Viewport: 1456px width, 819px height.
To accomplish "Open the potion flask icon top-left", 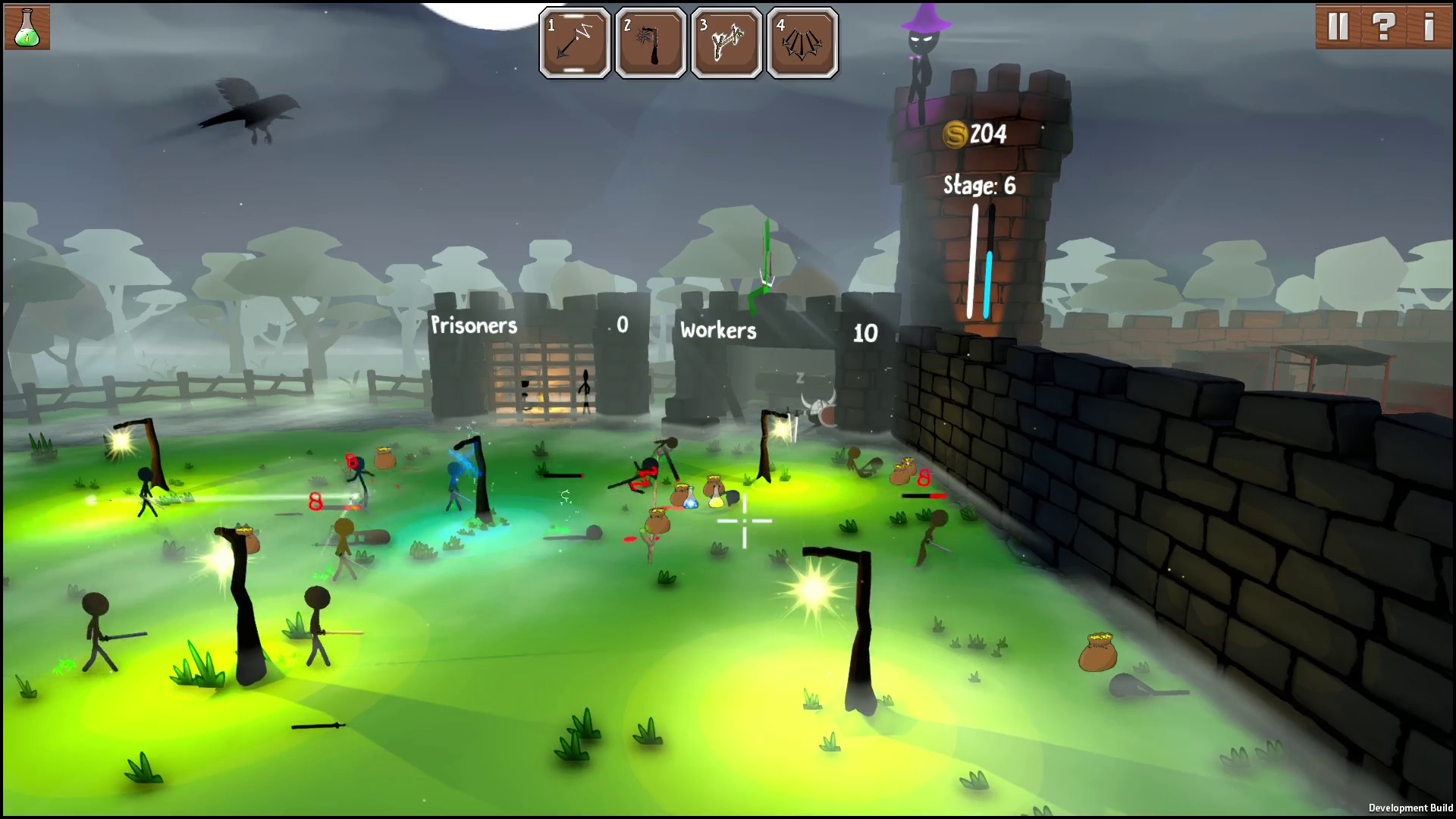I will point(26,26).
